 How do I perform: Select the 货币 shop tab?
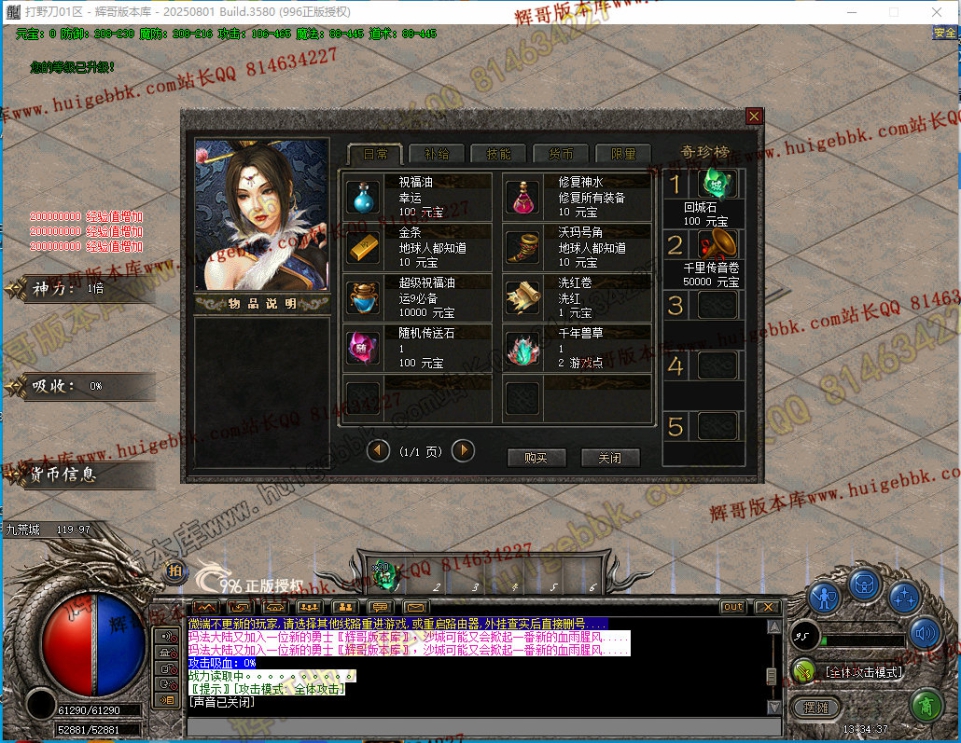tap(560, 154)
